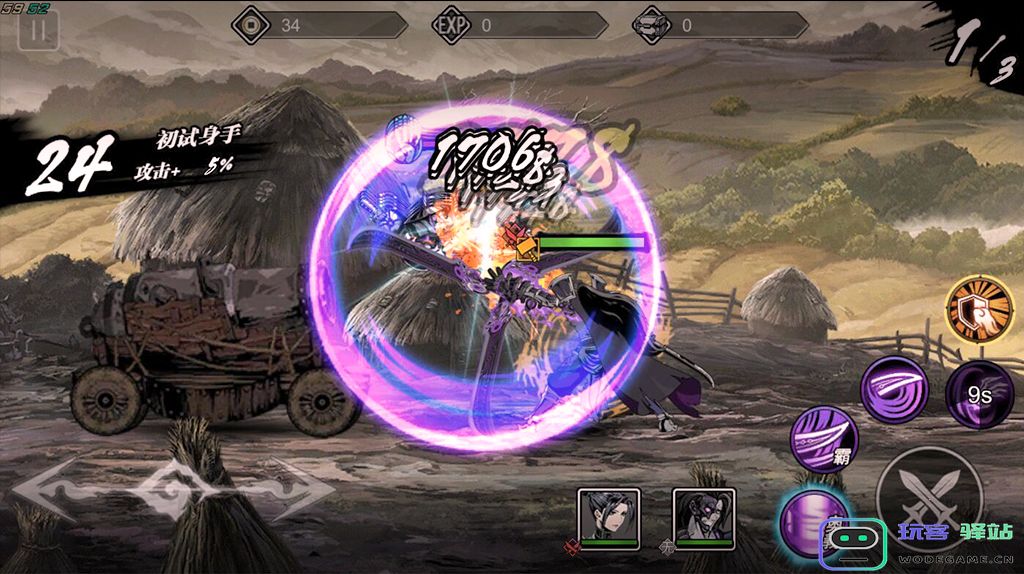
Task: Switch to the black-haired character portrait
Action: pos(608,516)
